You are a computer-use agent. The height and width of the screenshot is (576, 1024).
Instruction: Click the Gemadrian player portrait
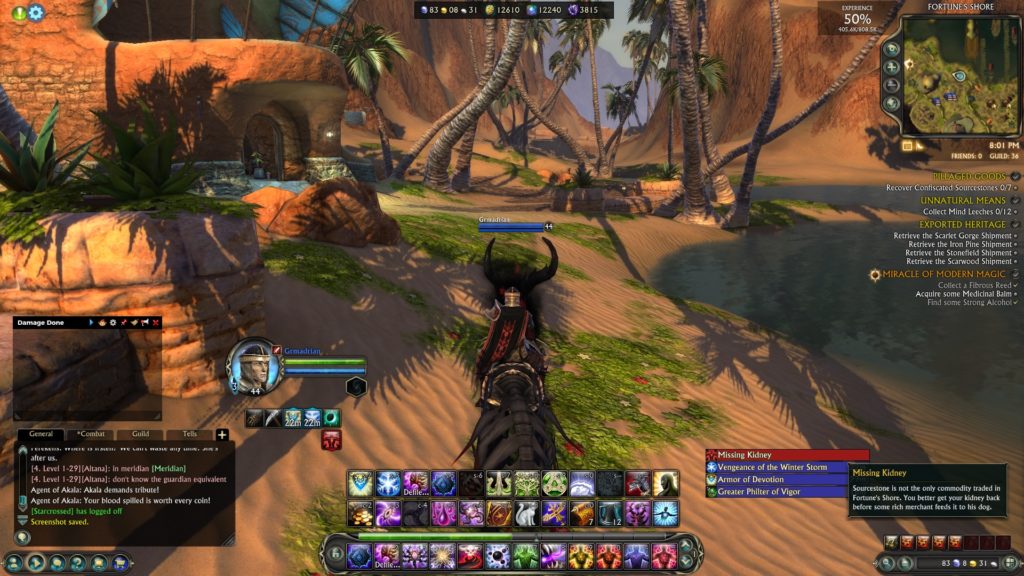[x=252, y=364]
